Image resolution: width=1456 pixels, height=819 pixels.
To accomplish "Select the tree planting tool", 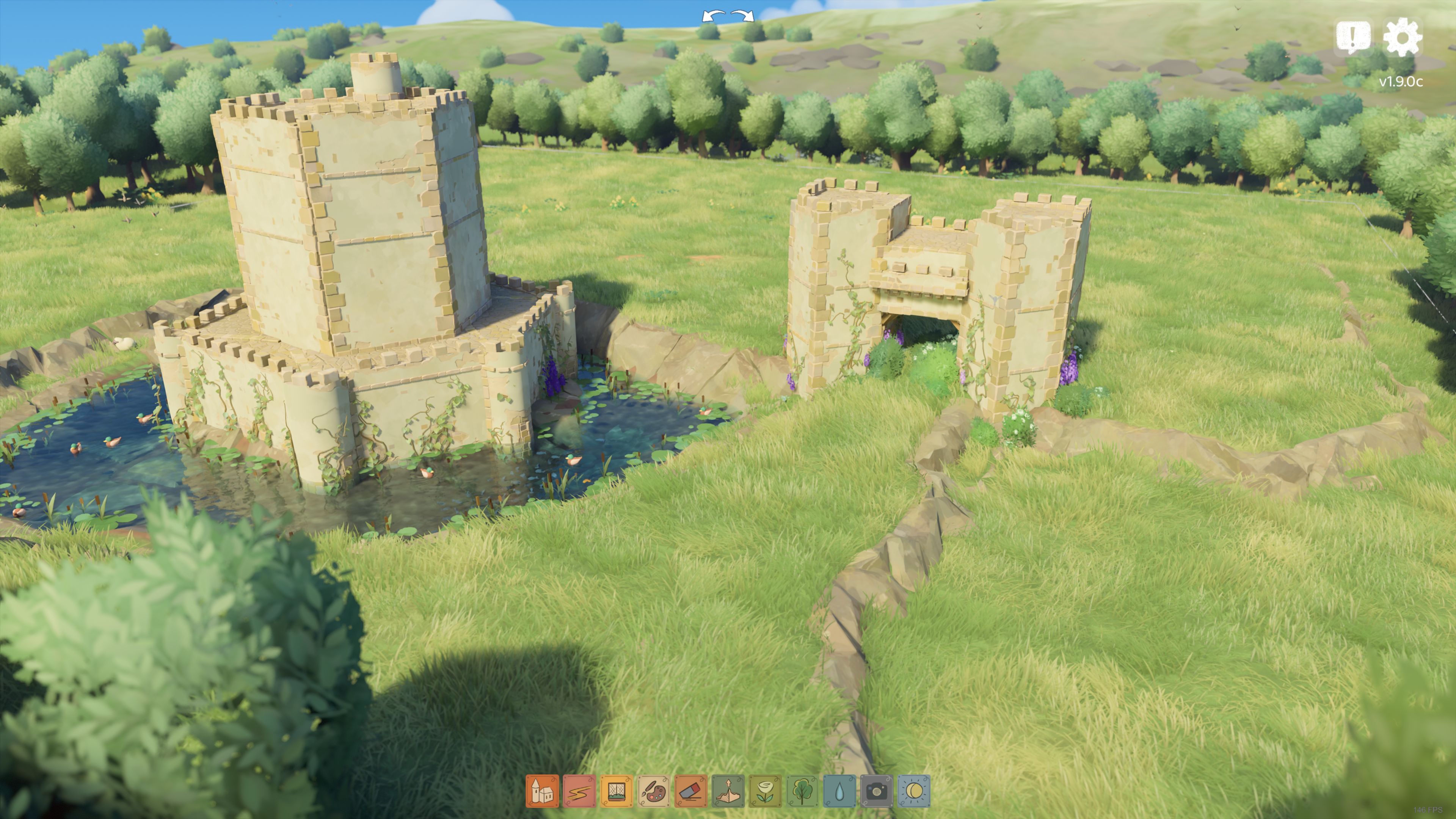I will pos(802,790).
